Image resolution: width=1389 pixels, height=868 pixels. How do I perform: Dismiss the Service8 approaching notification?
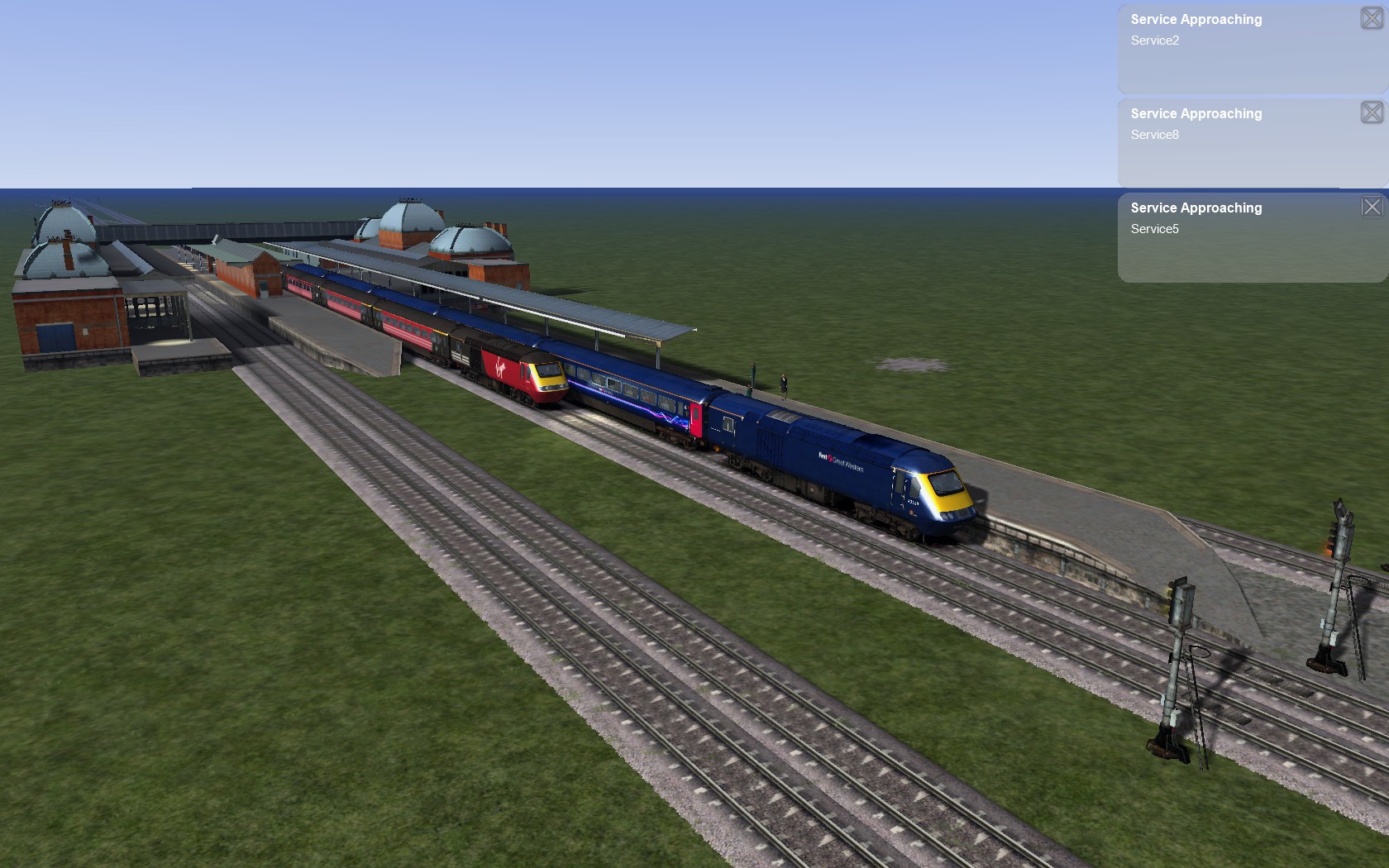point(1371,112)
